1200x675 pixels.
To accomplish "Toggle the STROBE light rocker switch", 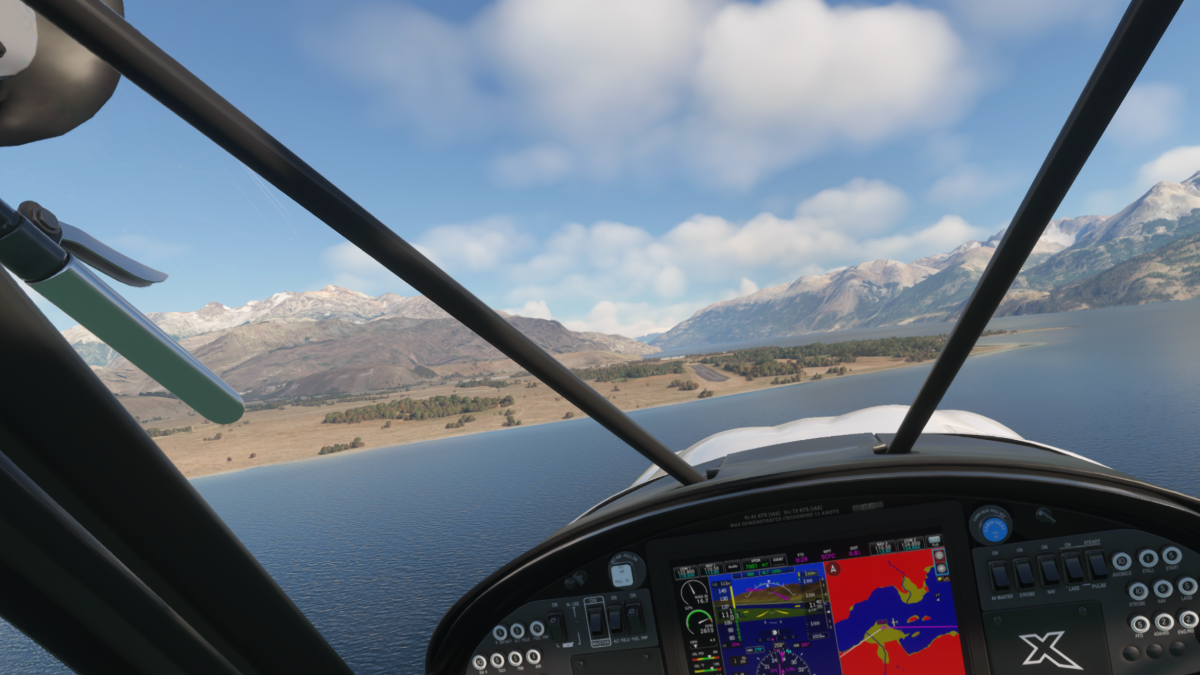I will pyautogui.click(x=1024, y=573).
